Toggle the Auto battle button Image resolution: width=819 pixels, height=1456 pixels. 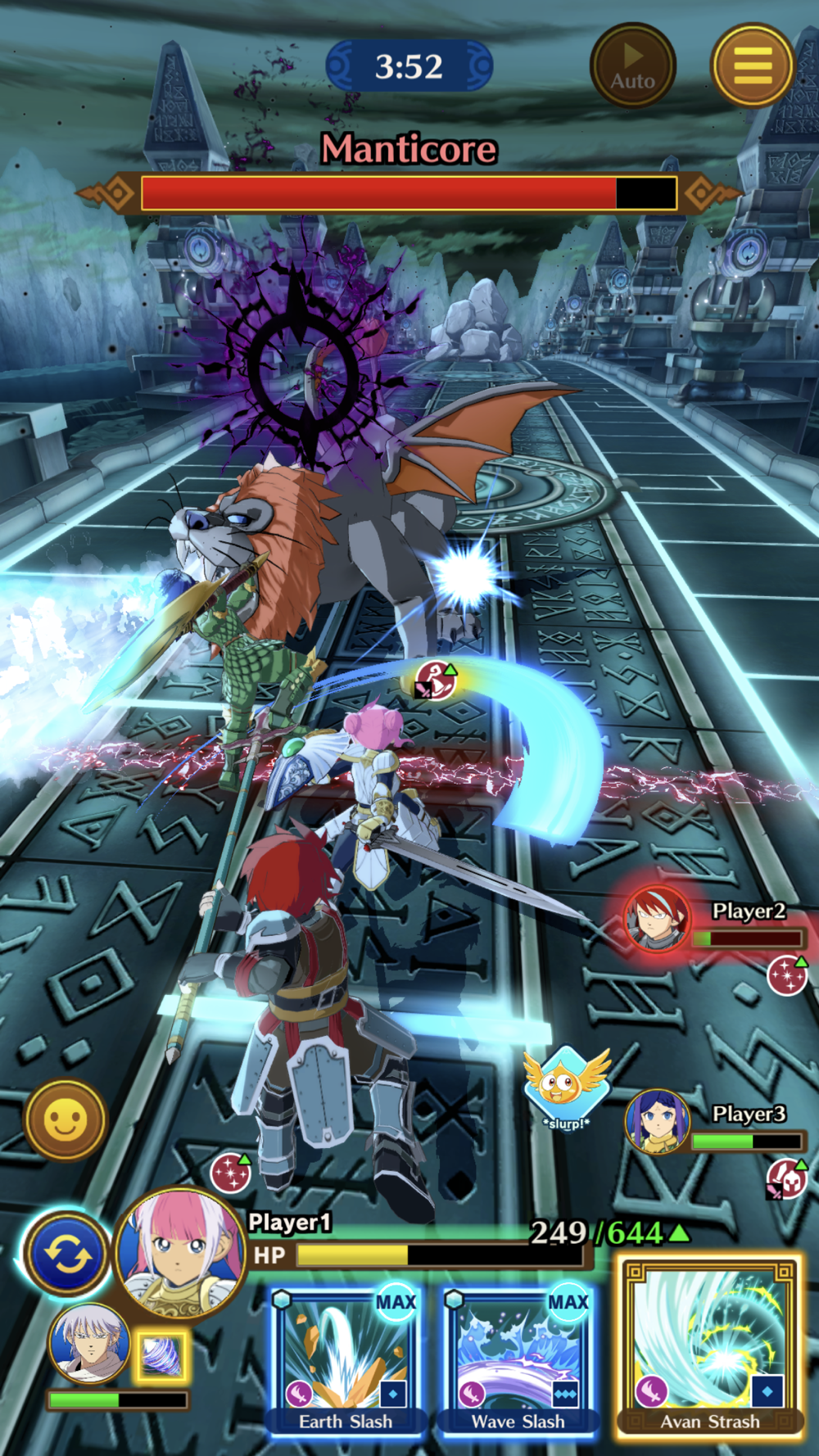[632, 65]
